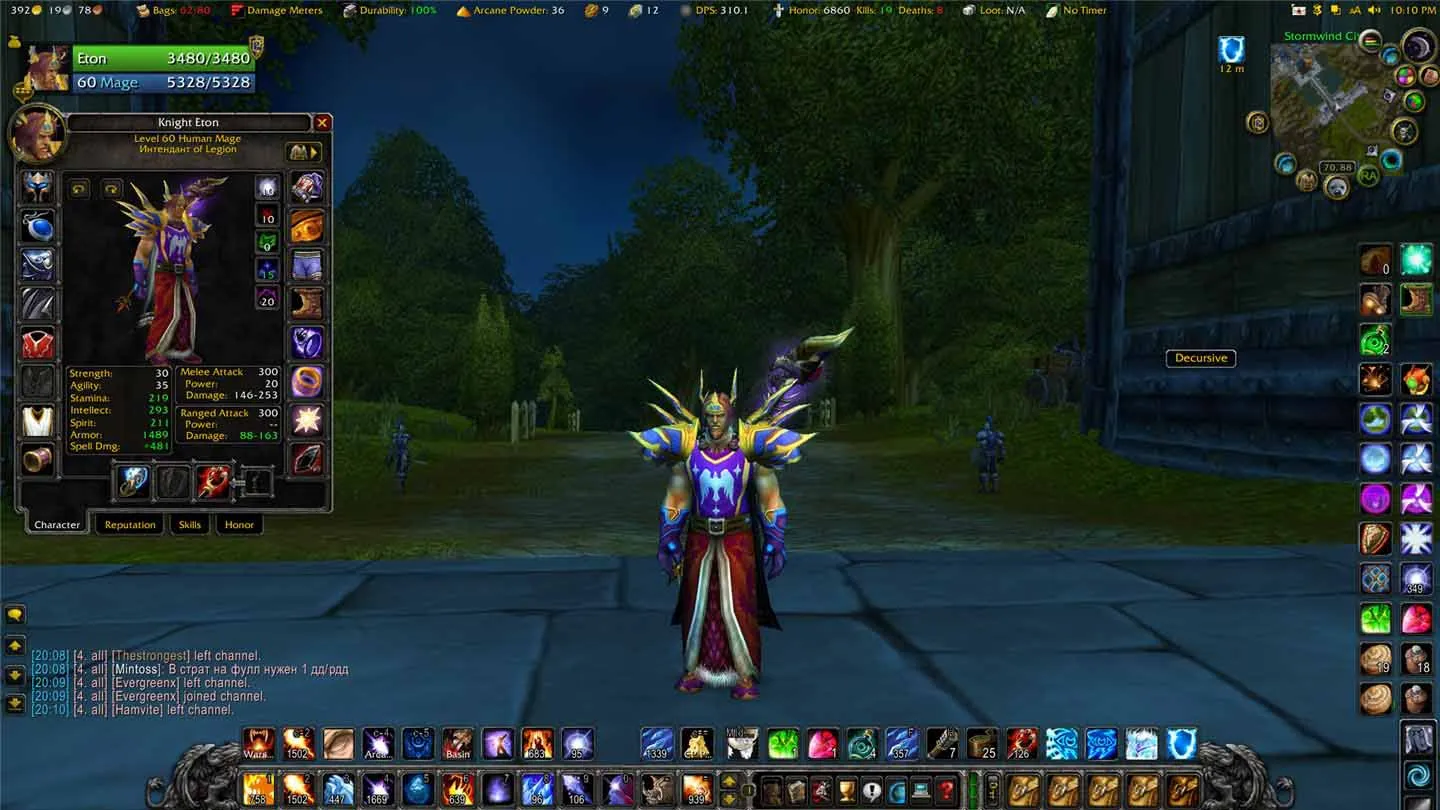1440x810 pixels.
Task: Show the Honor tab
Action: [x=239, y=524]
